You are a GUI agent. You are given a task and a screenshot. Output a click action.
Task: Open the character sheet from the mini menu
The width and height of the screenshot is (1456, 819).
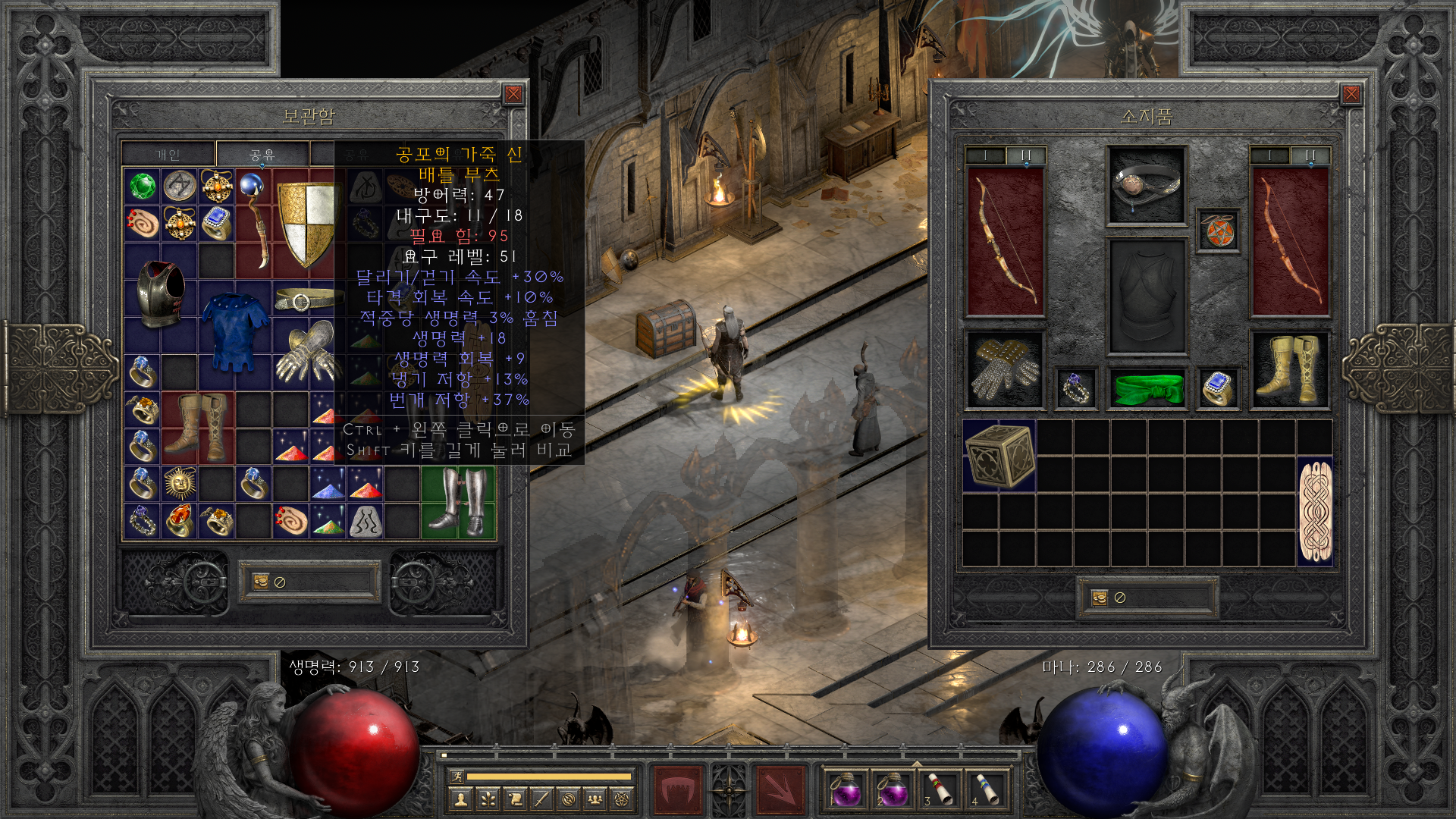click(x=460, y=799)
